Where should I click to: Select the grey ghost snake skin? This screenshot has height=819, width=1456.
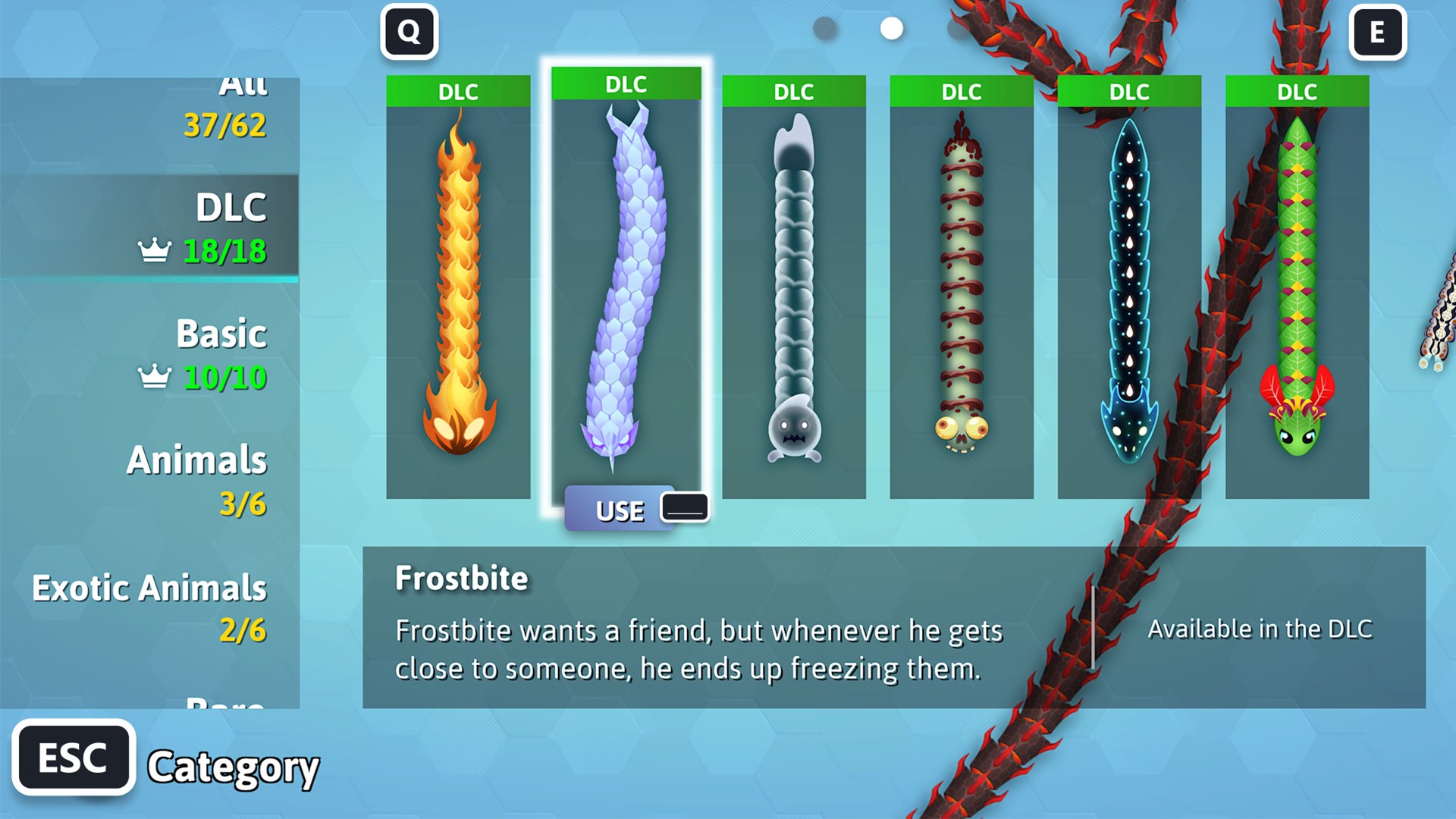pyautogui.click(x=795, y=288)
